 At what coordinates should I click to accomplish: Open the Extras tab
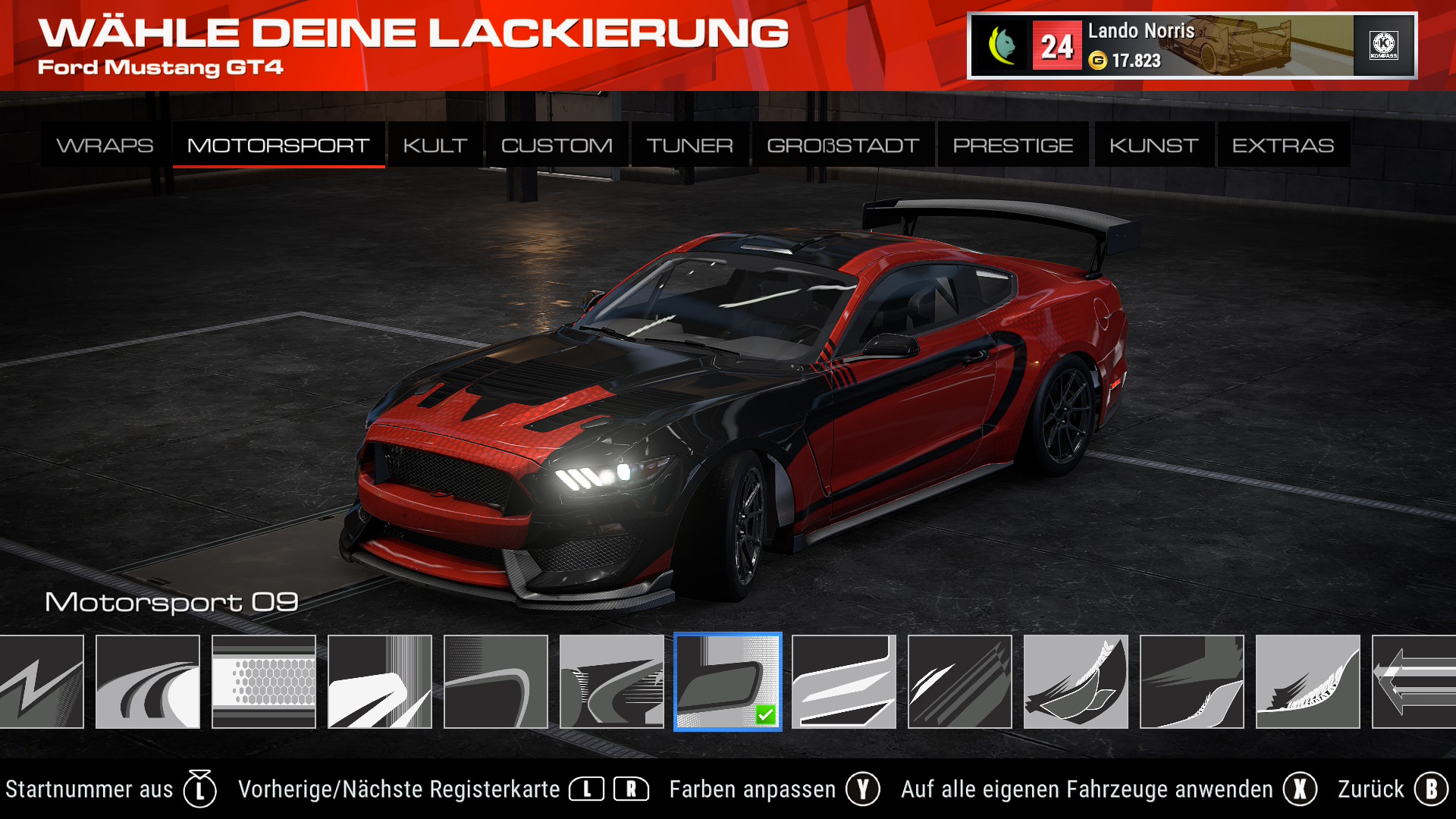coord(1282,145)
